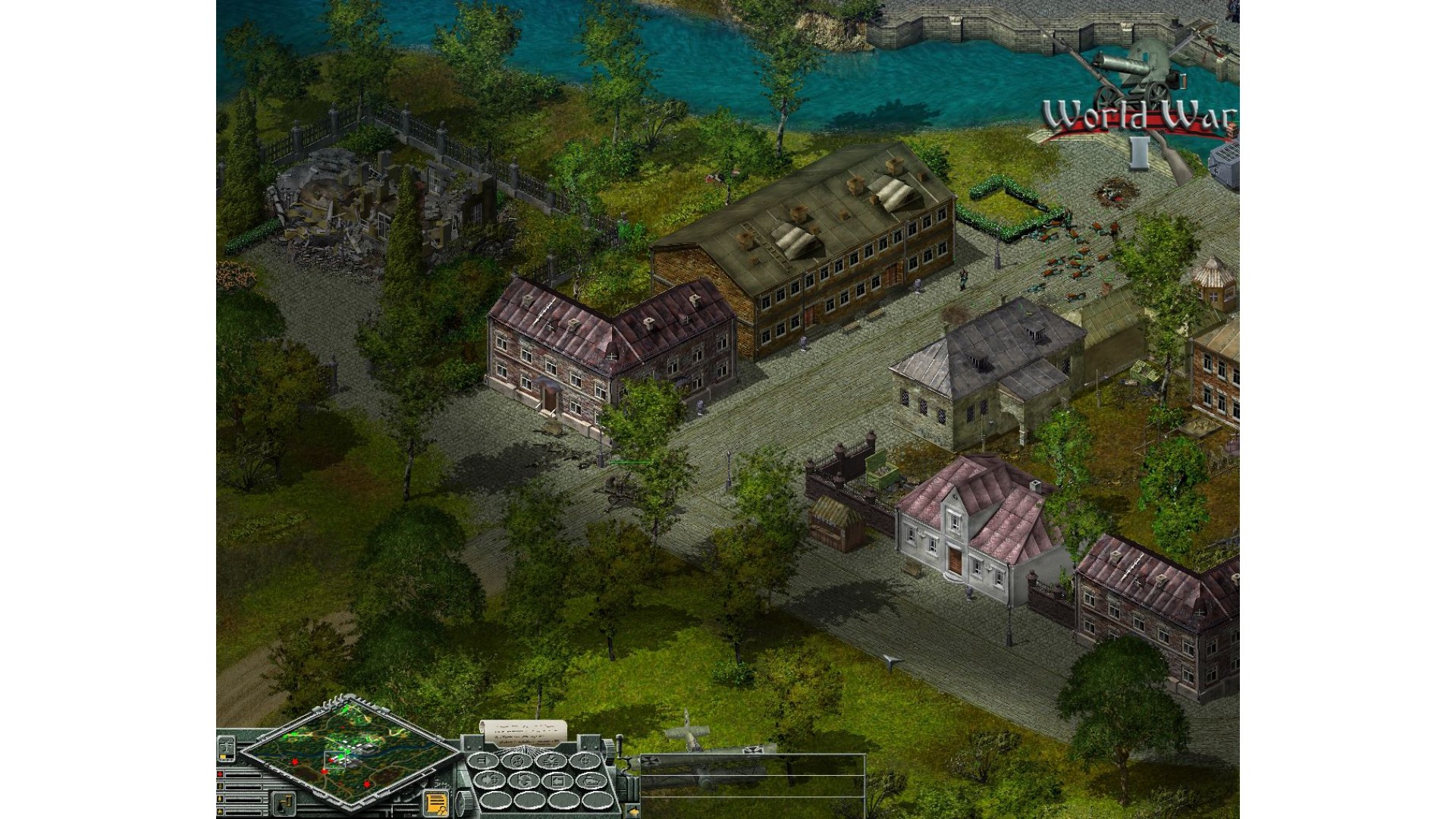The height and width of the screenshot is (819, 1456).
Task: Select the red marker on the minimap
Action: (x=295, y=761)
